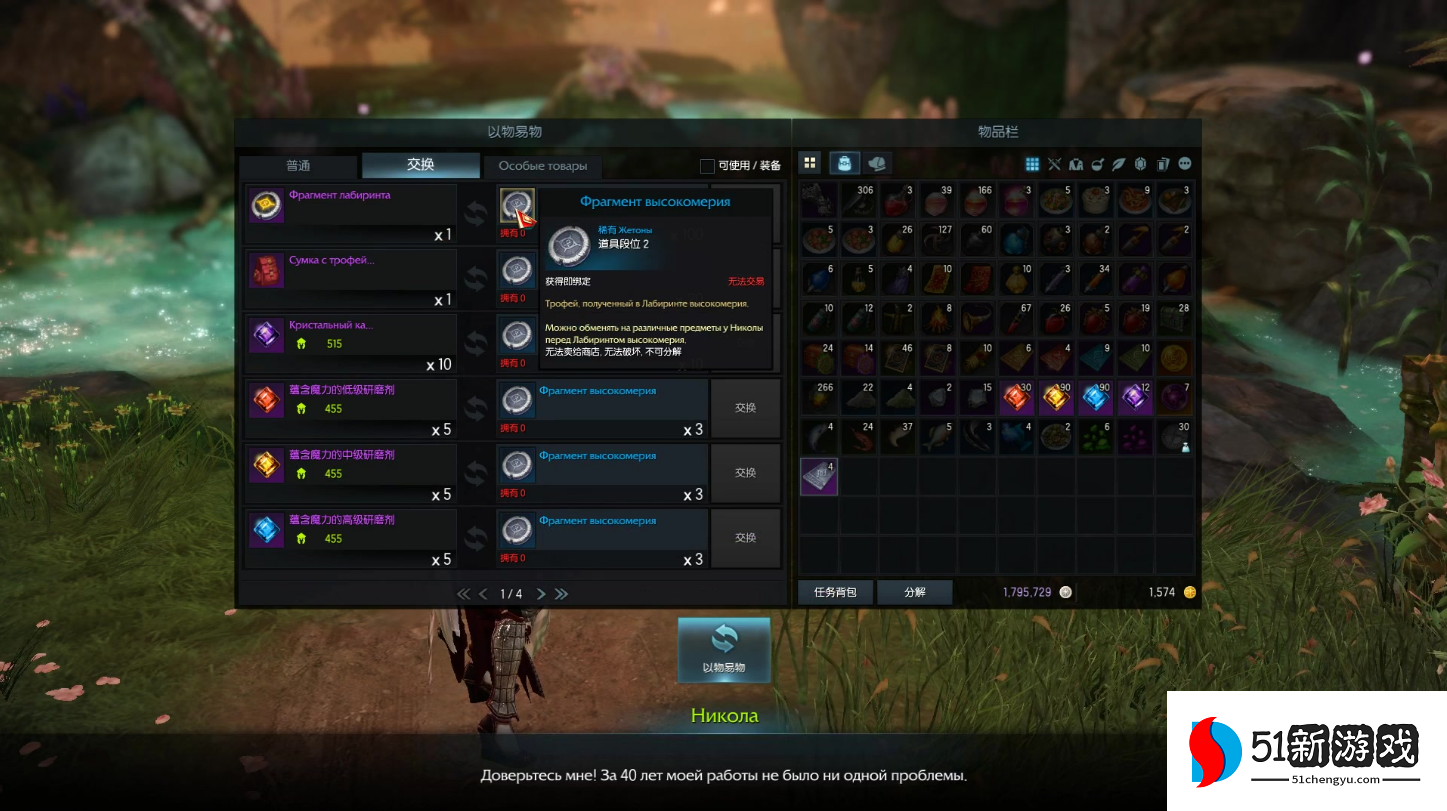Switch to the cap-icon inventory tab
Viewport: 1447px width, 811px height.
coord(877,163)
